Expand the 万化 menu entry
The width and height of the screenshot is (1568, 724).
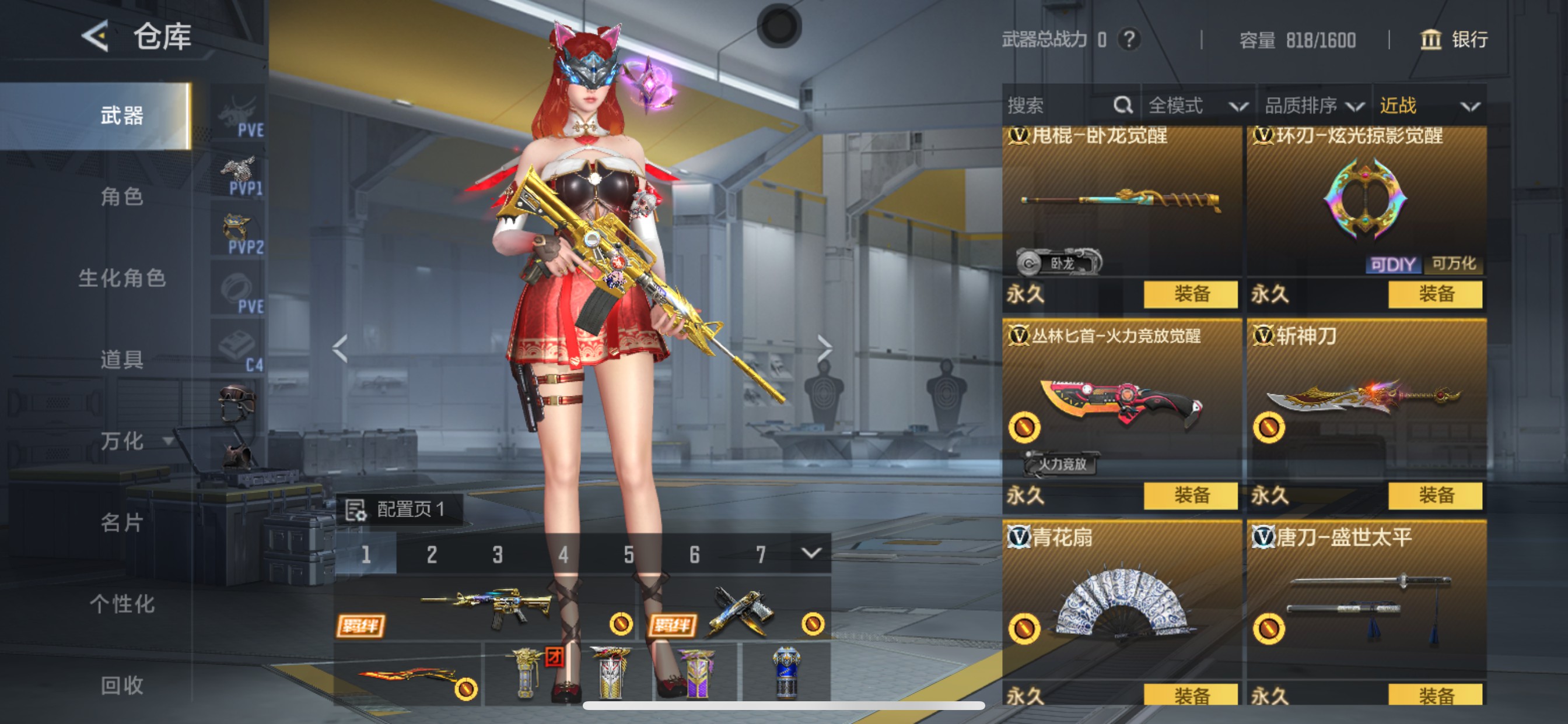pos(135,441)
